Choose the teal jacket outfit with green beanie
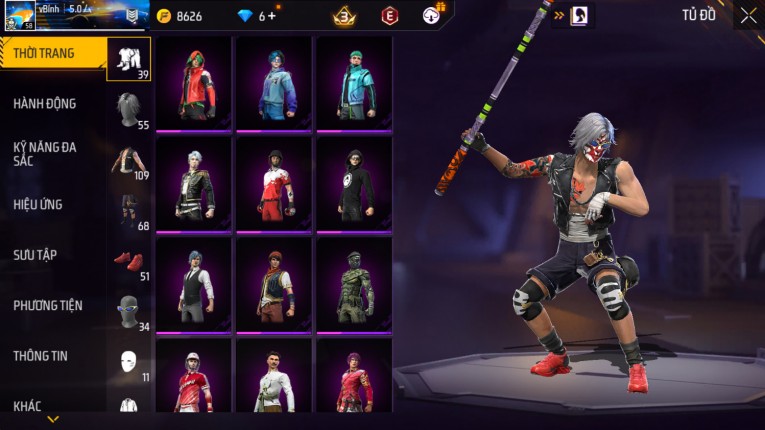 point(353,84)
